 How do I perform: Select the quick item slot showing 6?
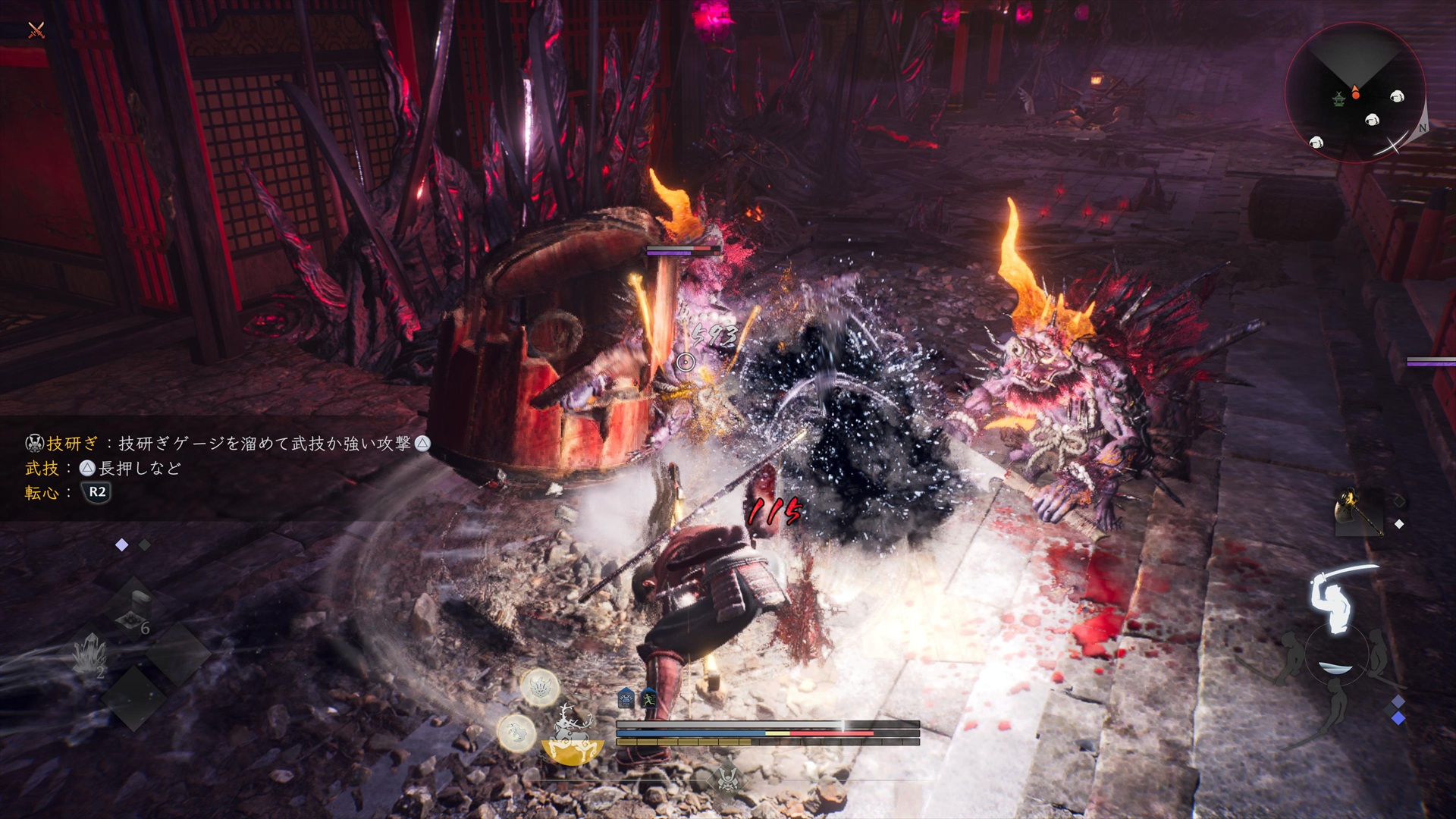tap(133, 612)
